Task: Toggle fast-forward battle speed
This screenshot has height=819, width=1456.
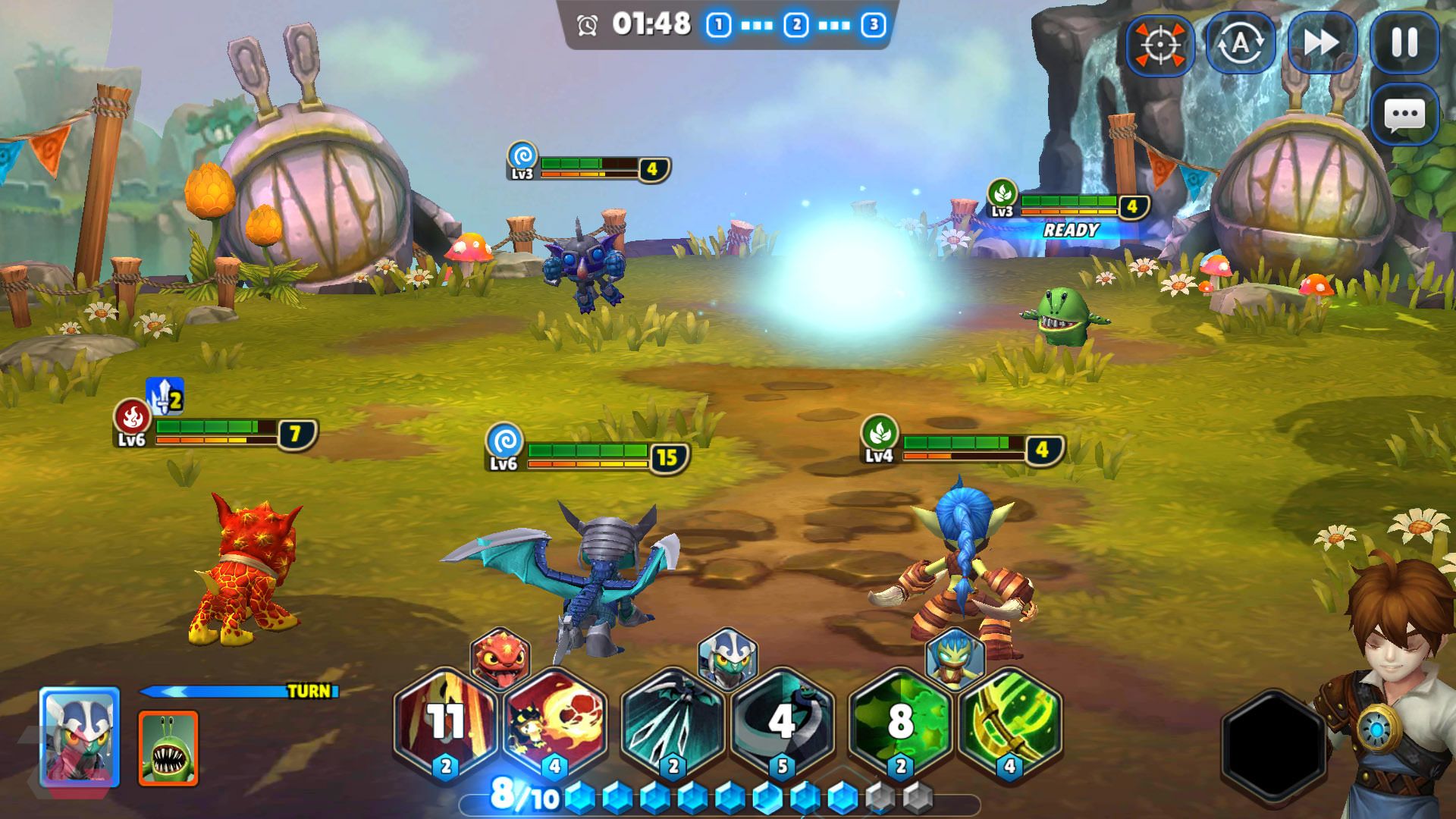Action: click(x=1322, y=43)
